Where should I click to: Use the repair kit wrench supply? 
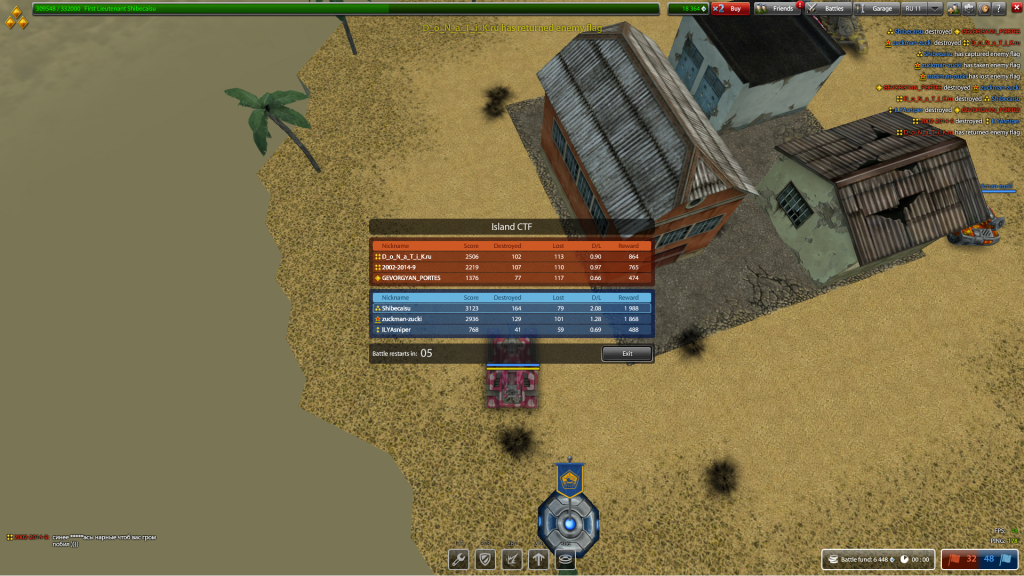[459, 560]
